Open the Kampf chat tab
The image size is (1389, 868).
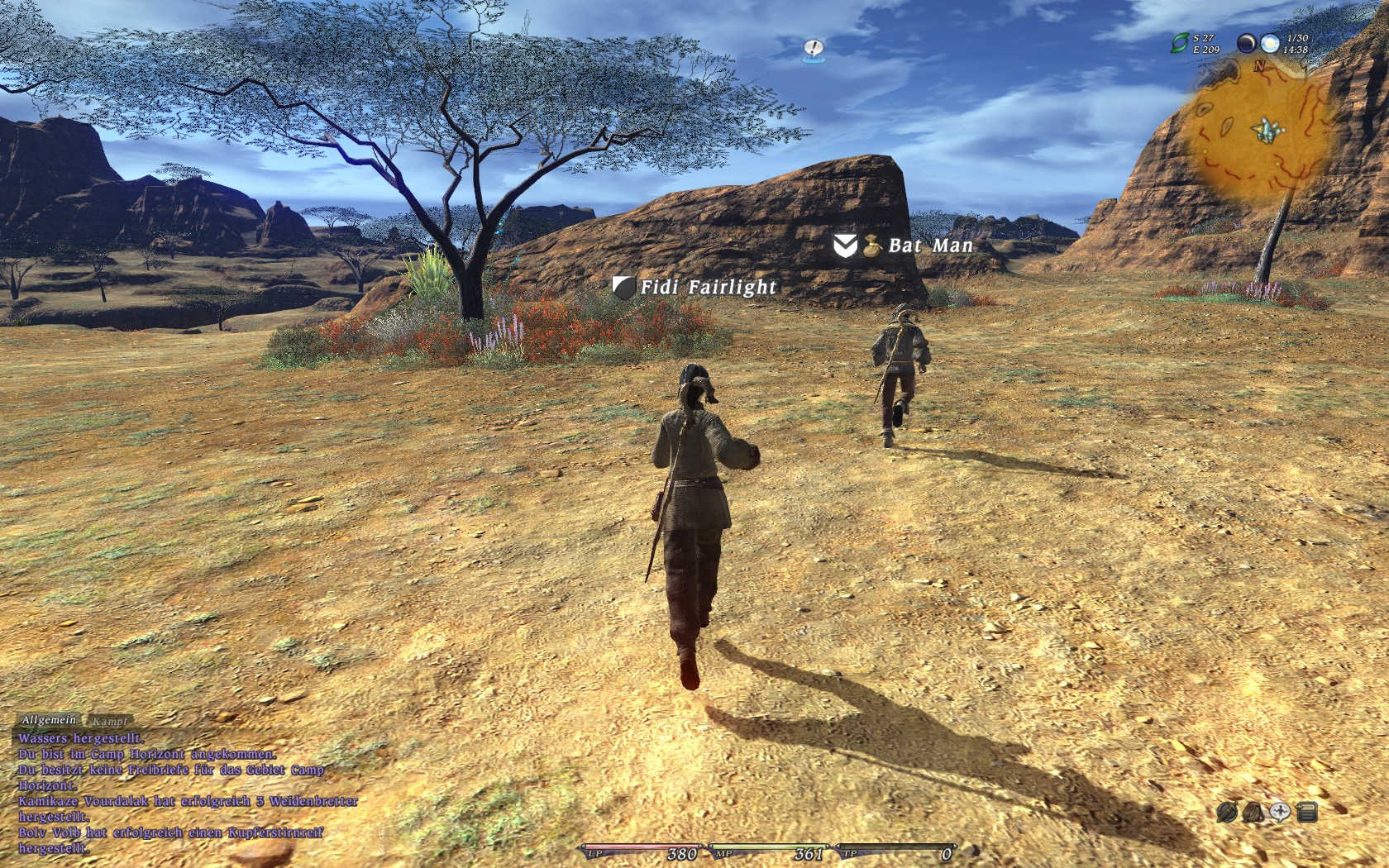[x=110, y=722]
